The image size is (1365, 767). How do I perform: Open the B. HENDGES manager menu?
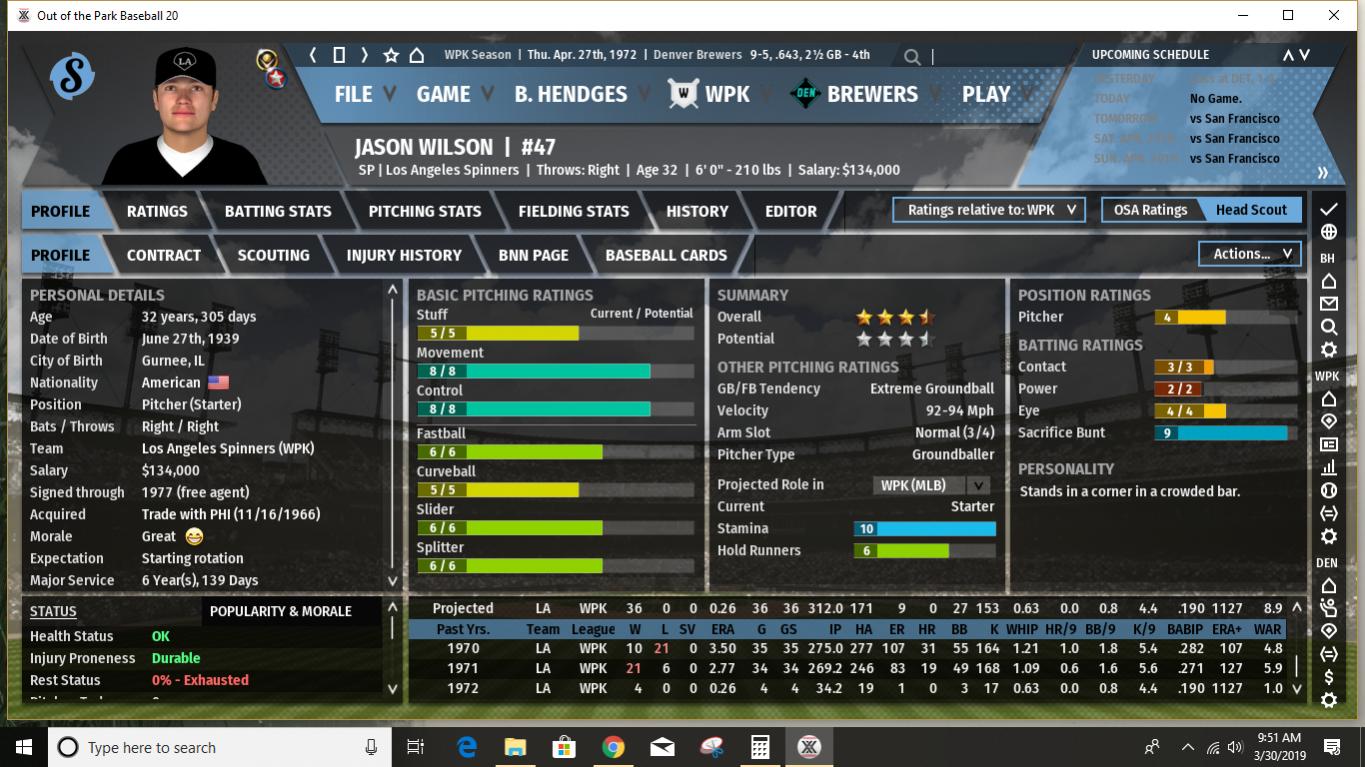570,94
